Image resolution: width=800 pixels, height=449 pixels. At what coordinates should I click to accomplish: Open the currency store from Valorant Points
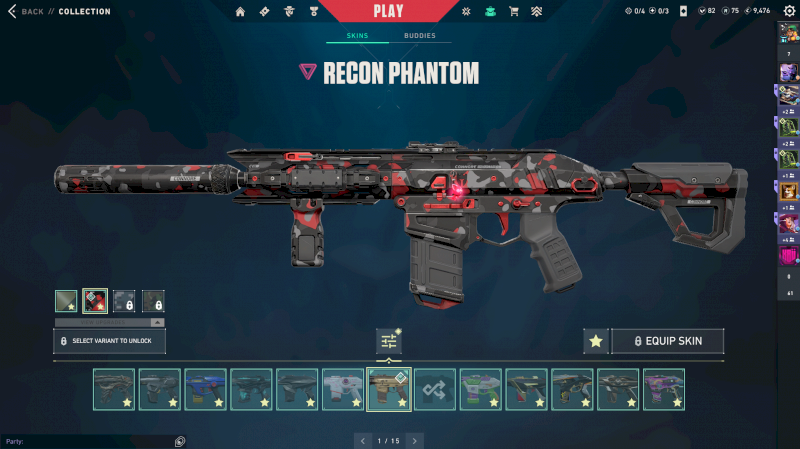pos(703,11)
